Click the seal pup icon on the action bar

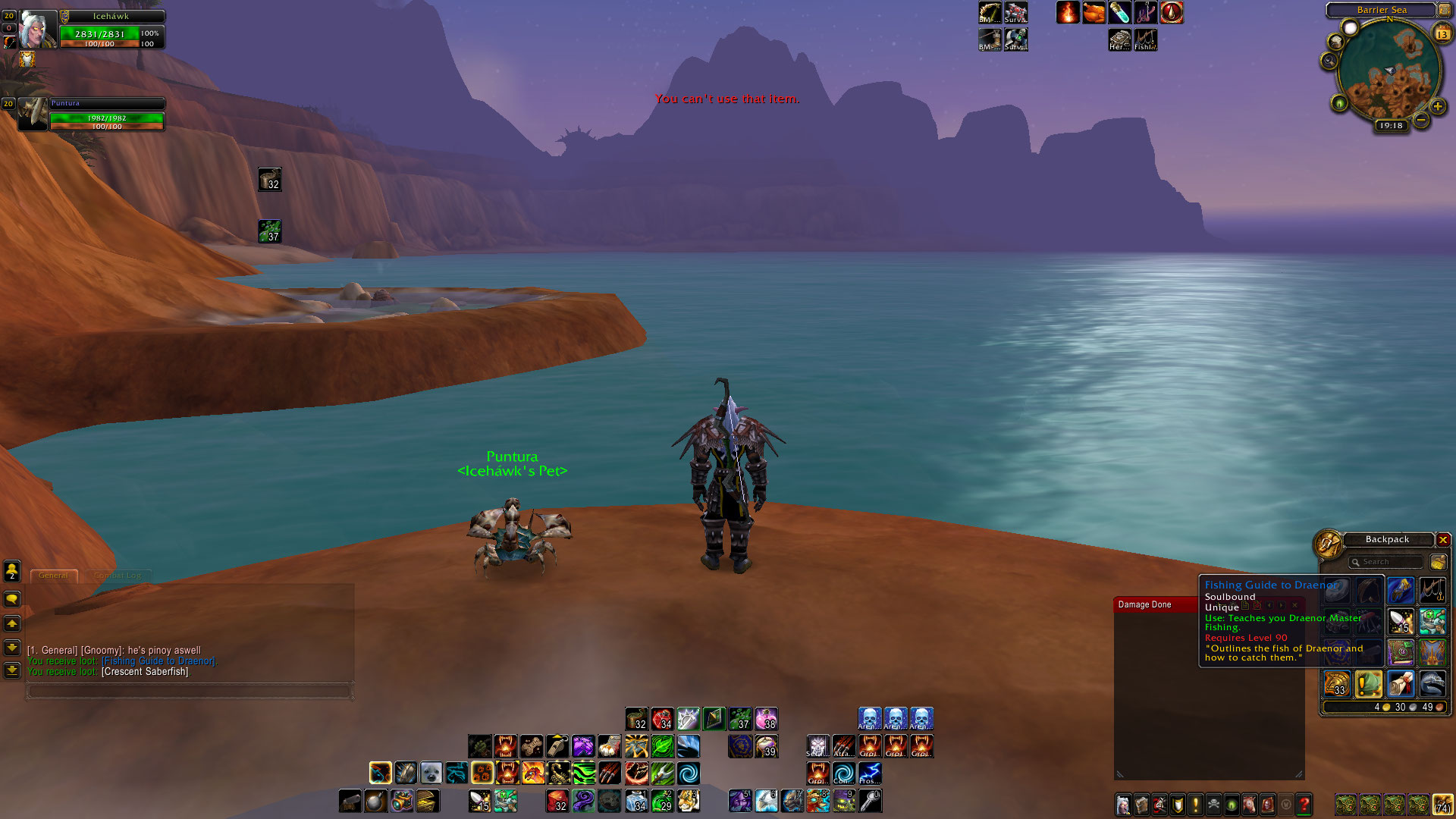(x=431, y=773)
